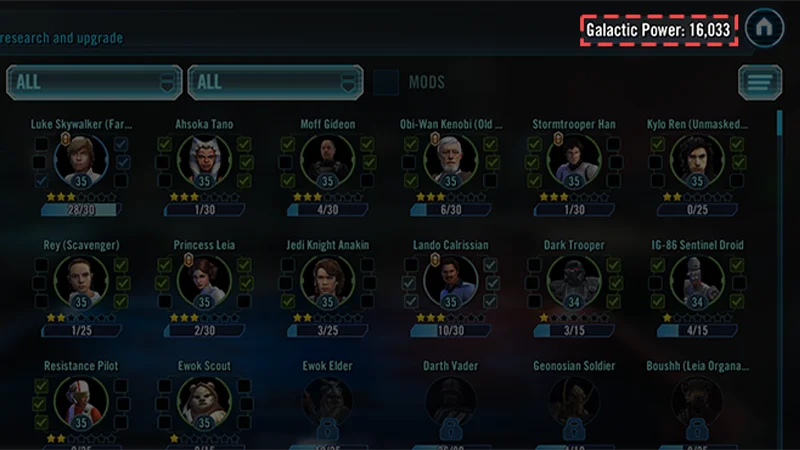Open the first ALL filter dropdown

tap(94, 82)
